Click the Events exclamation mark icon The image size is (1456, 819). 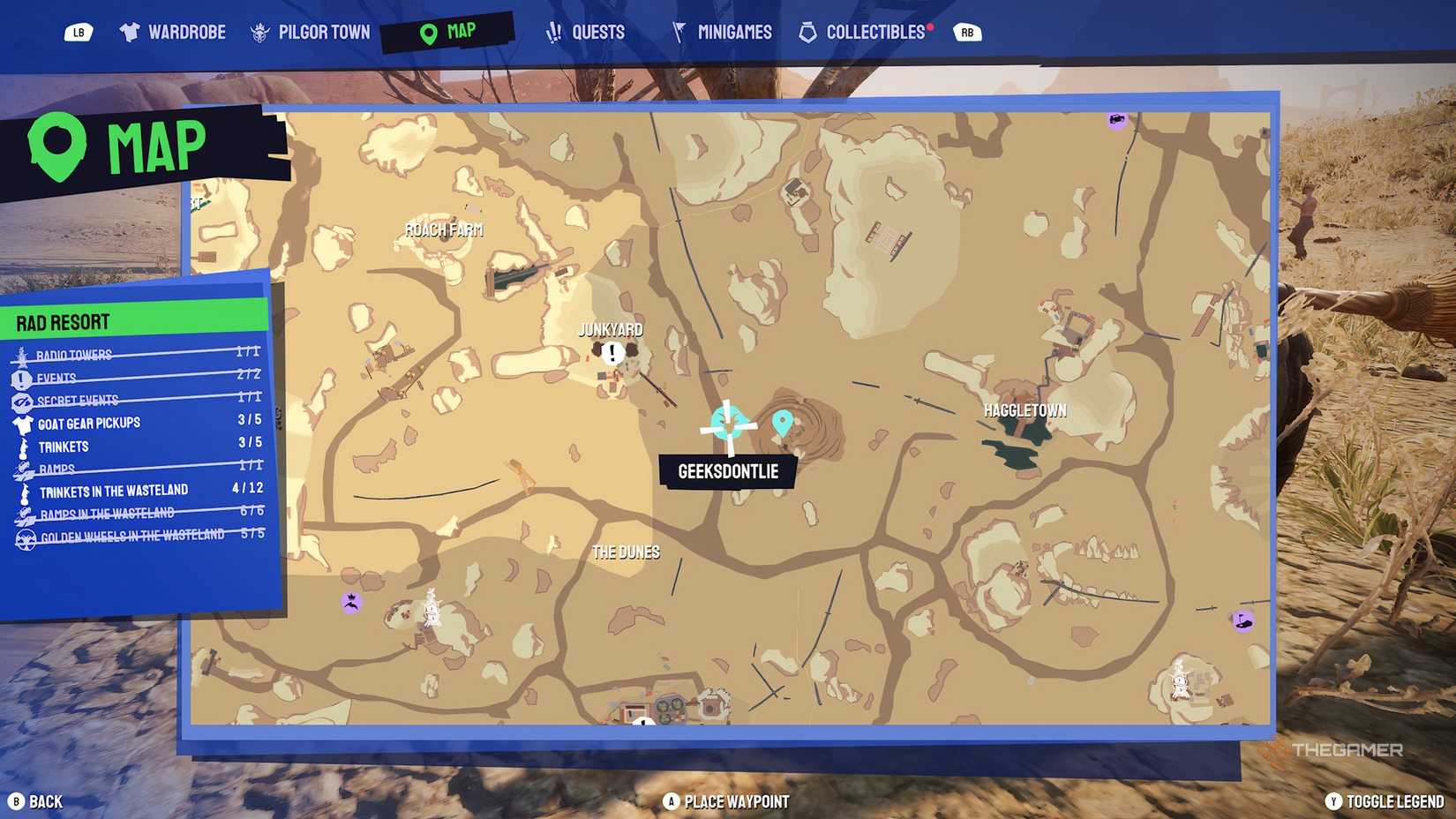click(21, 378)
